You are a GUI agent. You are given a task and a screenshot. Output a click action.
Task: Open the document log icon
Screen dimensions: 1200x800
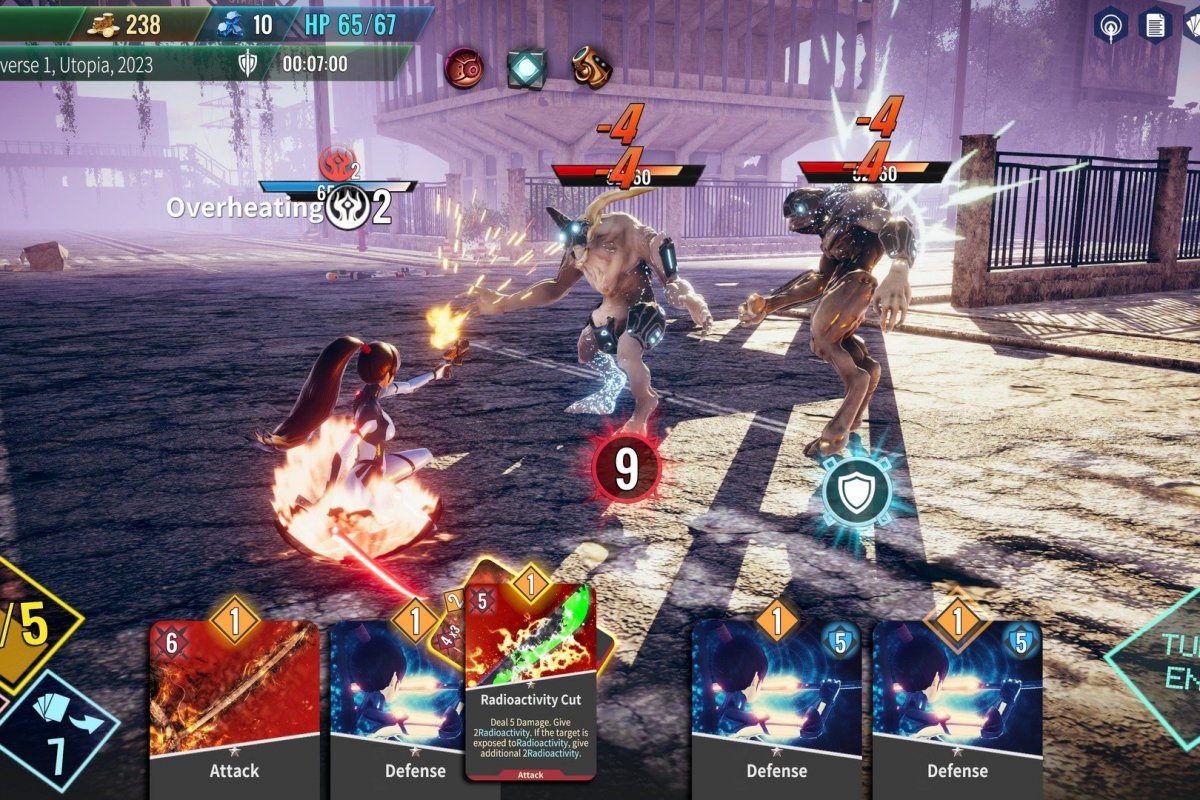coord(1156,25)
